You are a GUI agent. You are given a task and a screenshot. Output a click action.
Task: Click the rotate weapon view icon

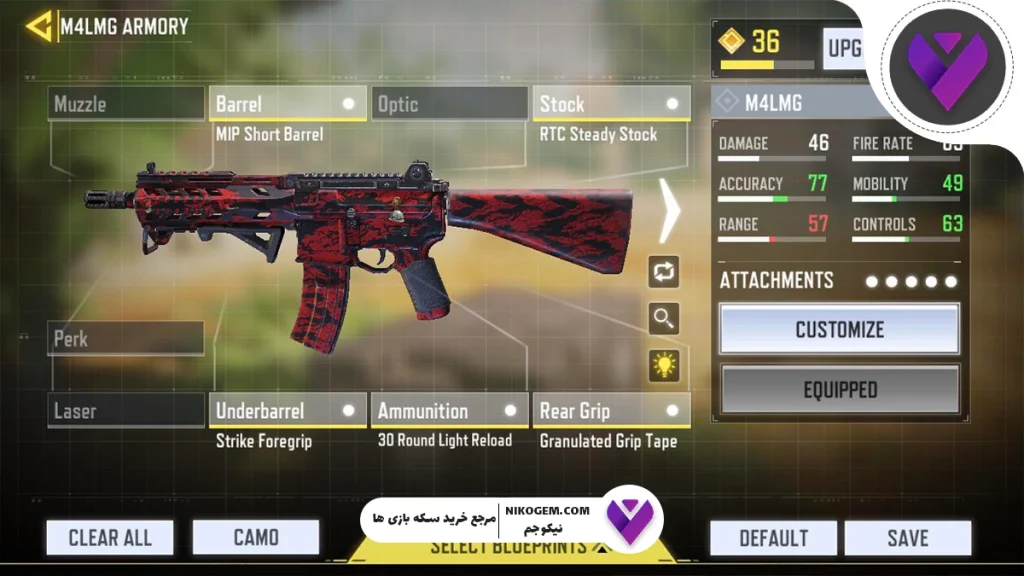664,270
